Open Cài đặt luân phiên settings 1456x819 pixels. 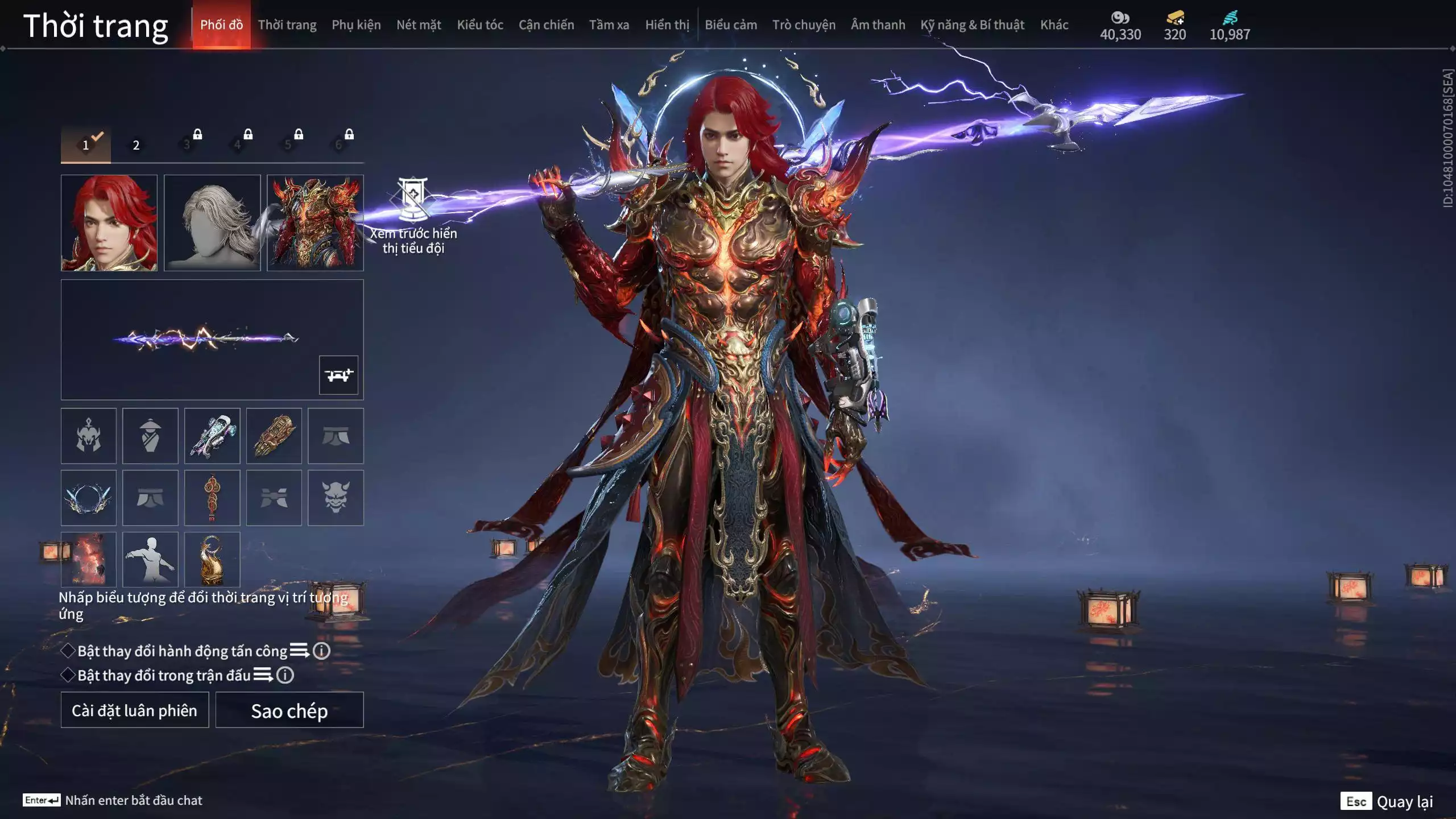click(x=135, y=710)
